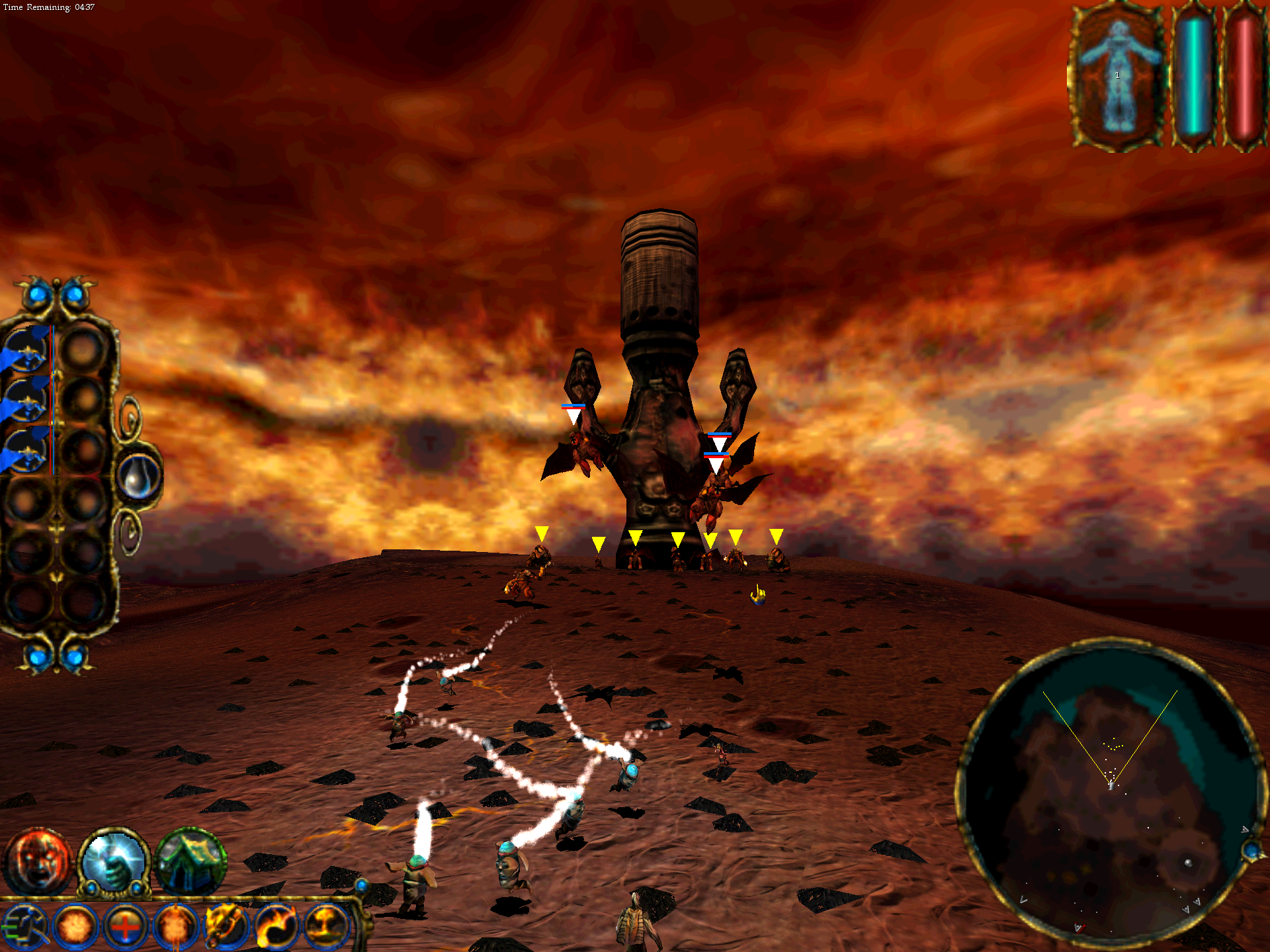Select the plain orange fire burst spell
1270x952 pixels.
[x=75, y=927]
